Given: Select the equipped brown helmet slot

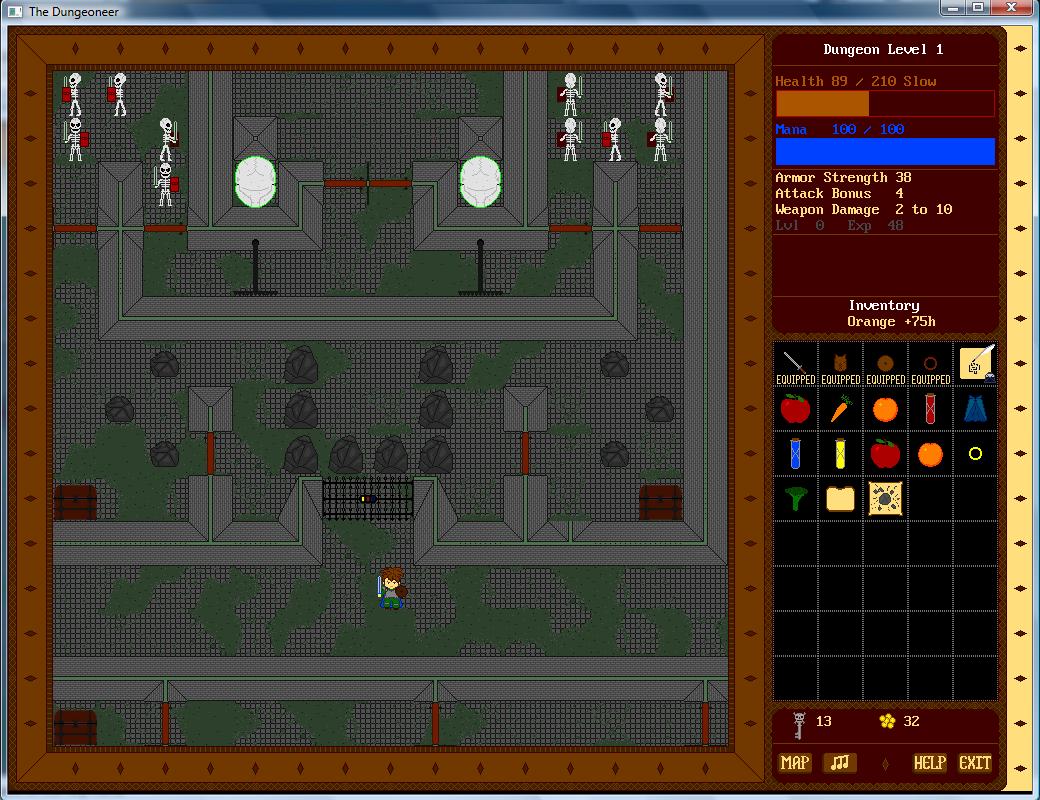Looking at the screenshot, I should (x=841, y=364).
